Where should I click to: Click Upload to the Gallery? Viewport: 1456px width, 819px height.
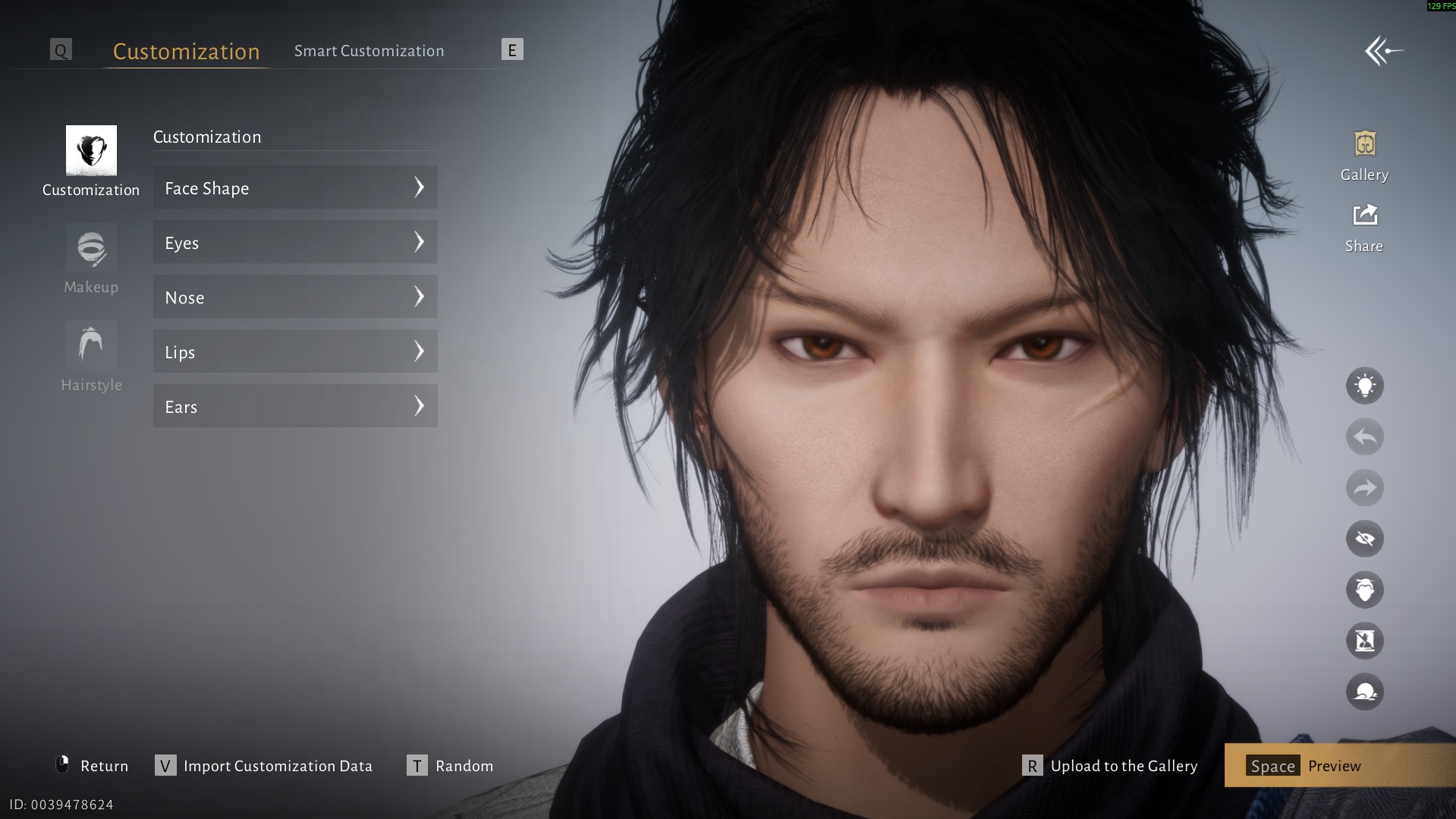tap(1123, 766)
